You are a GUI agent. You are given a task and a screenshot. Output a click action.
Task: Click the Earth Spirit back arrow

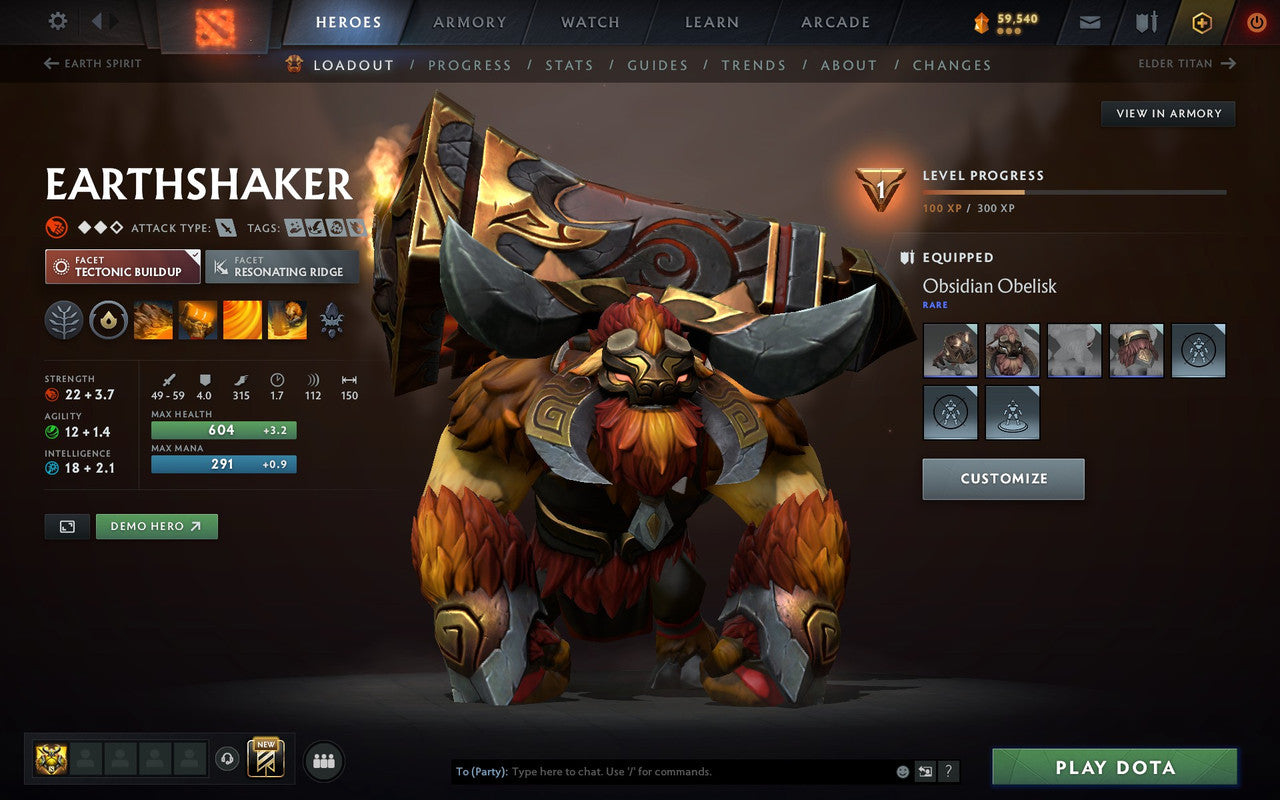[50, 63]
